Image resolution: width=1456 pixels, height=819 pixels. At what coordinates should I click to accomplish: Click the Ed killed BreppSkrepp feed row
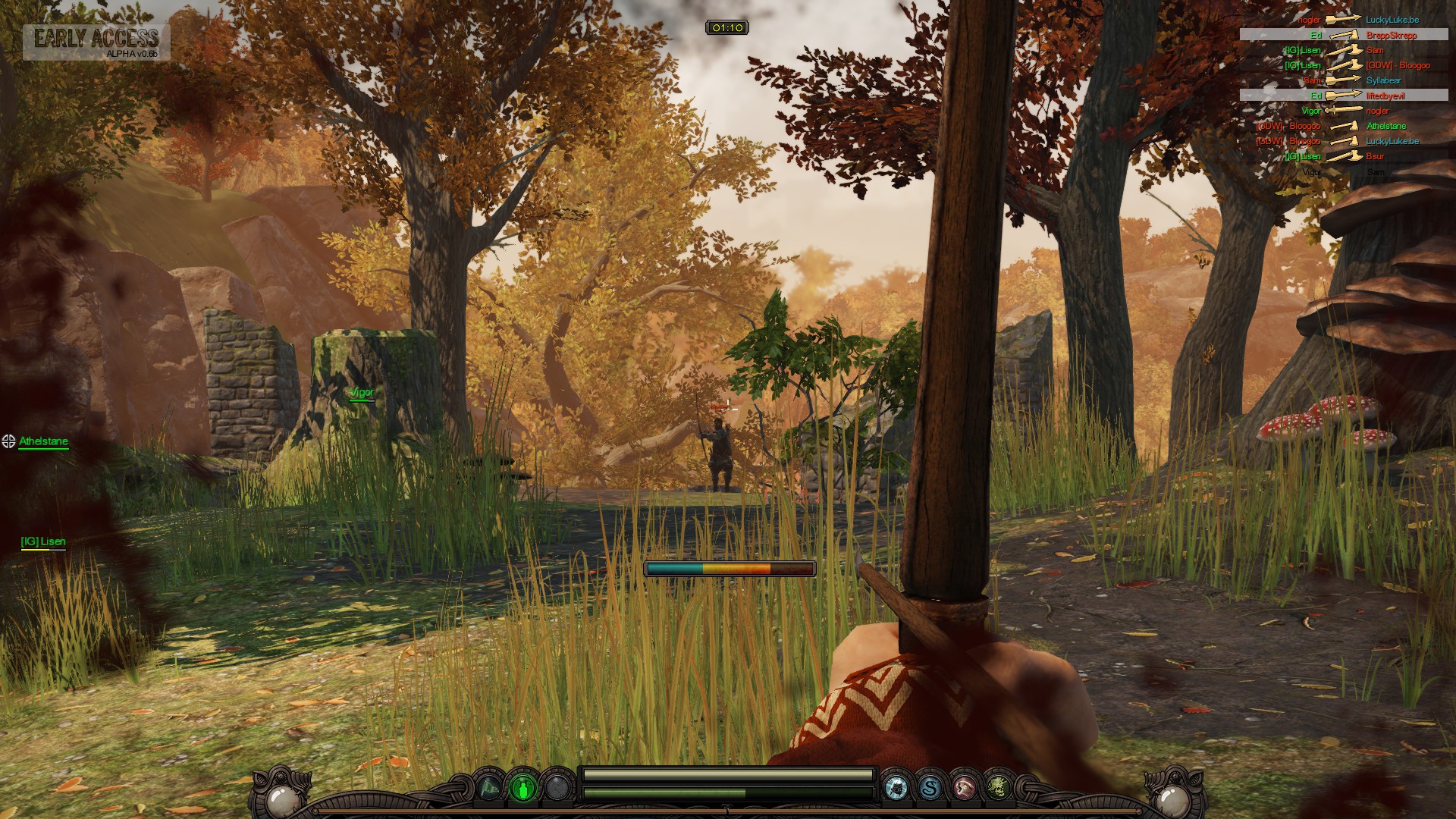[x=1344, y=35]
